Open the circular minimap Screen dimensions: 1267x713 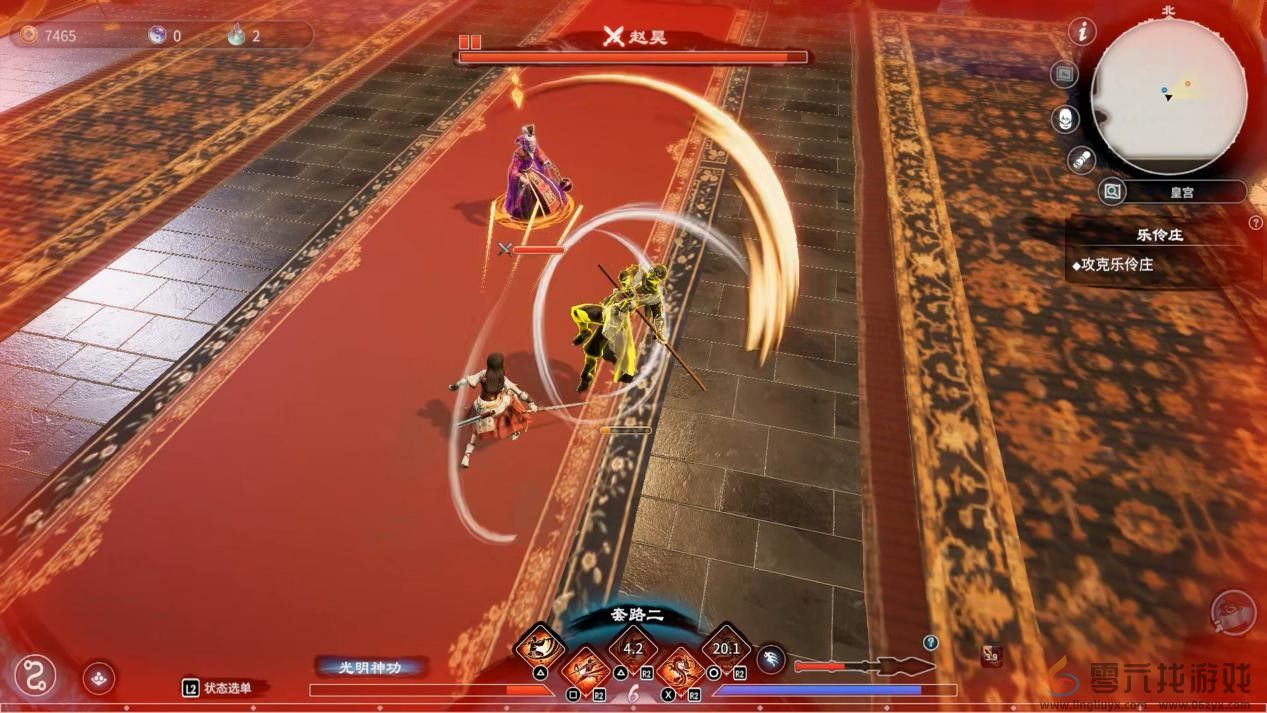1168,96
